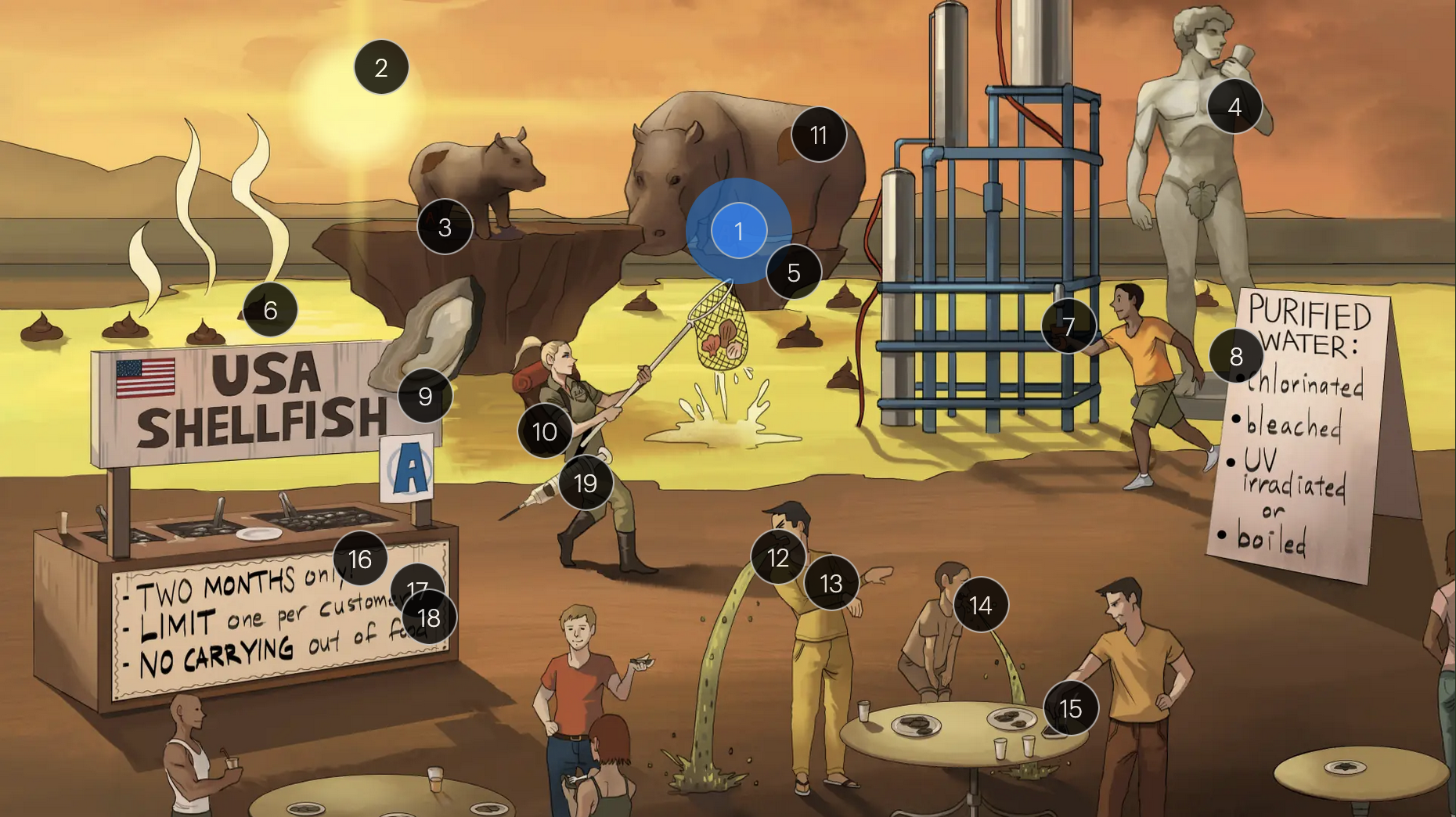Open hotspot number 14
The height and width of the screenshot is (817, 1456).
tap(980, 605)
